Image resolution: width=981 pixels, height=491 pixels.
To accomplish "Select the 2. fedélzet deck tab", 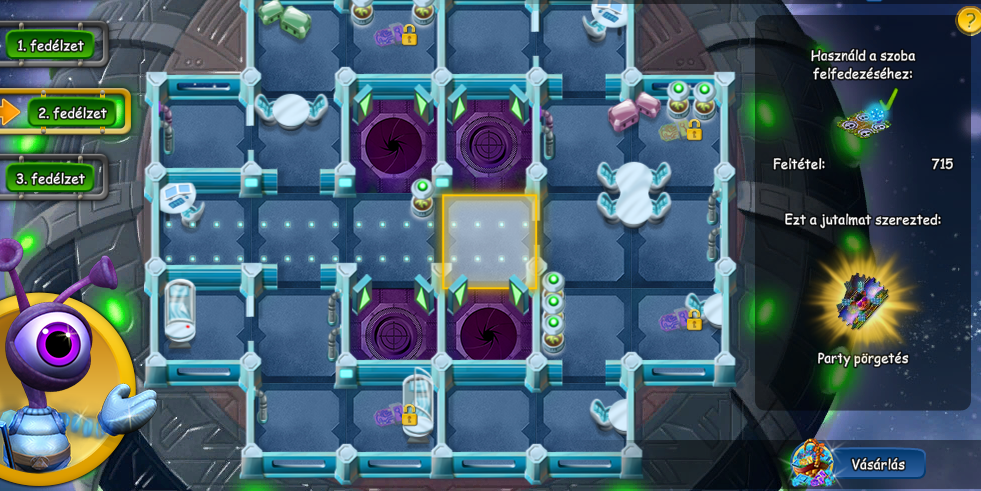I will click(x=72, y=113).
